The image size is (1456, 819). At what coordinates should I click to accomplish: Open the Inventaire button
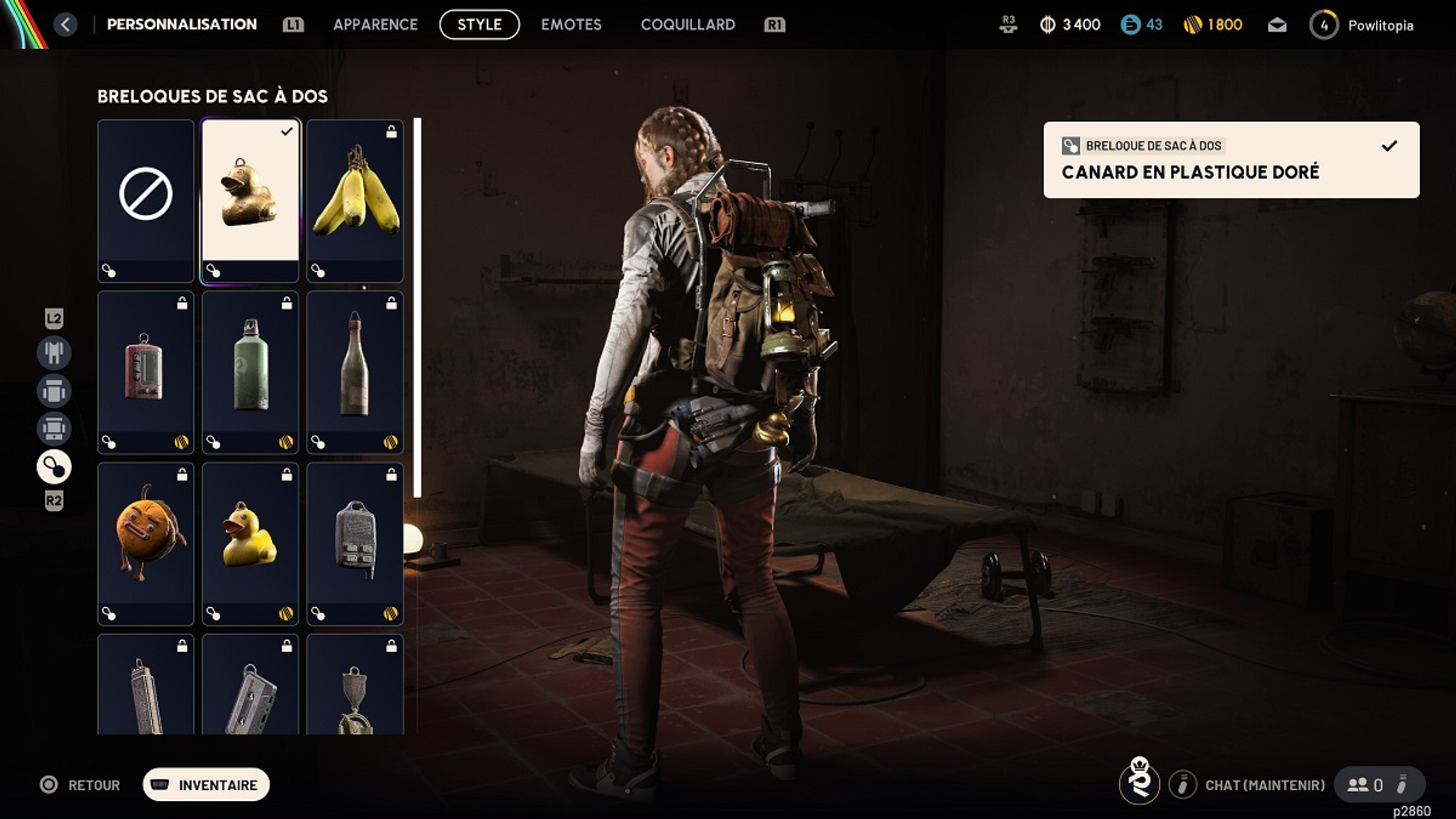(206, 784)
